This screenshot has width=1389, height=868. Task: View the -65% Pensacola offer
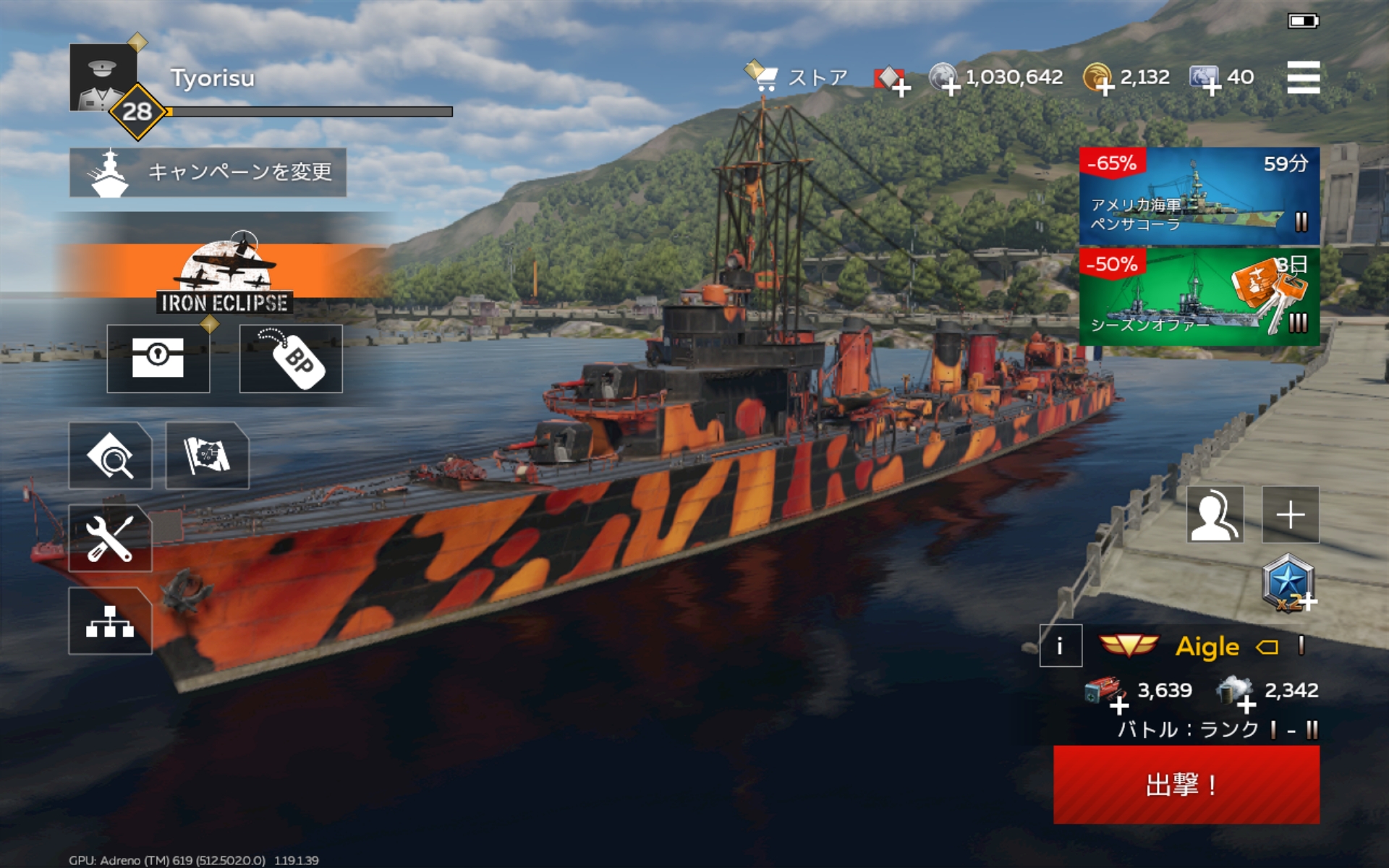pyautogui.click(x=1199, y=196)
